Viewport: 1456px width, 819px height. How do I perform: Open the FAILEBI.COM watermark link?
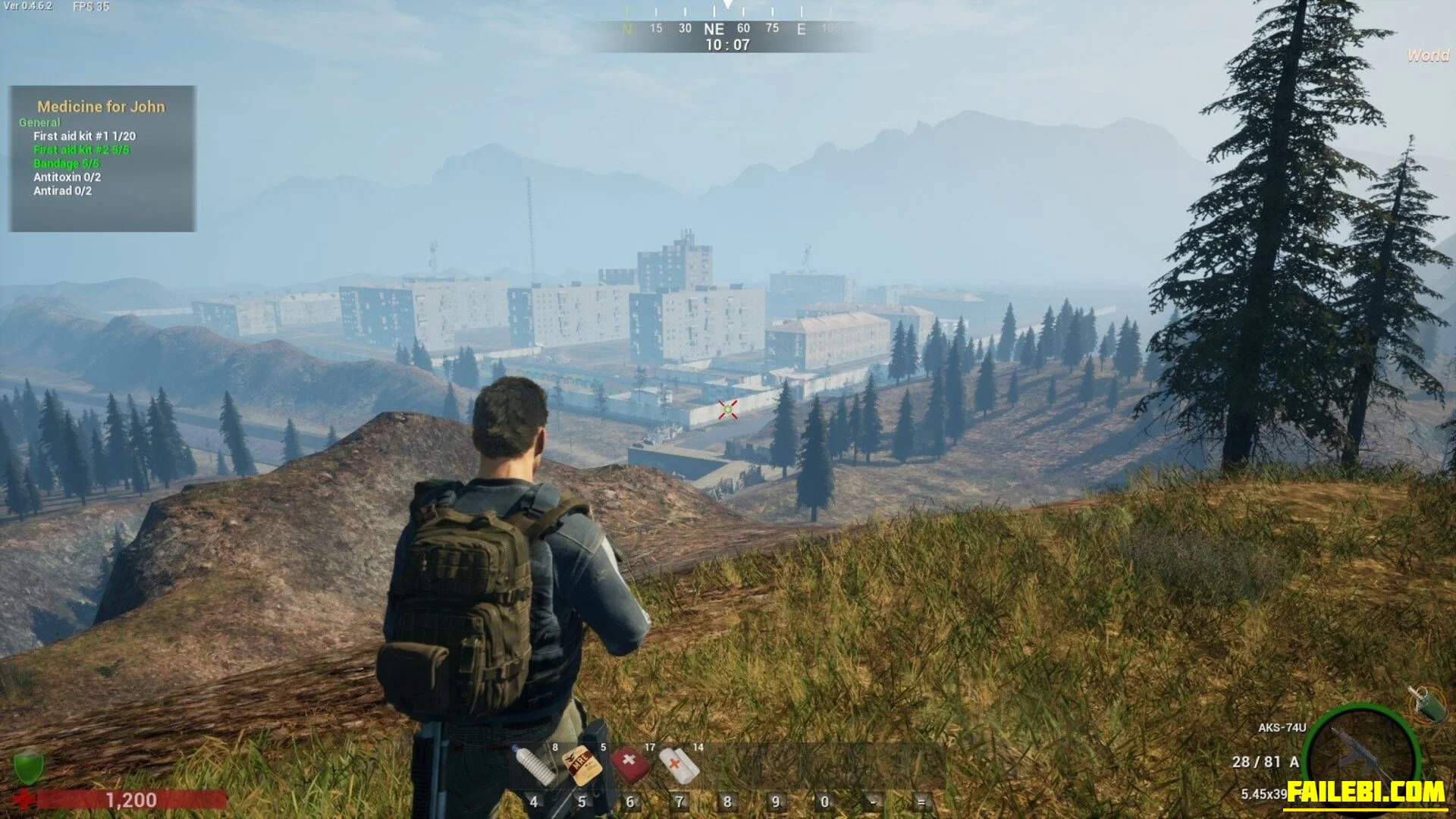tap(1365, 792)
